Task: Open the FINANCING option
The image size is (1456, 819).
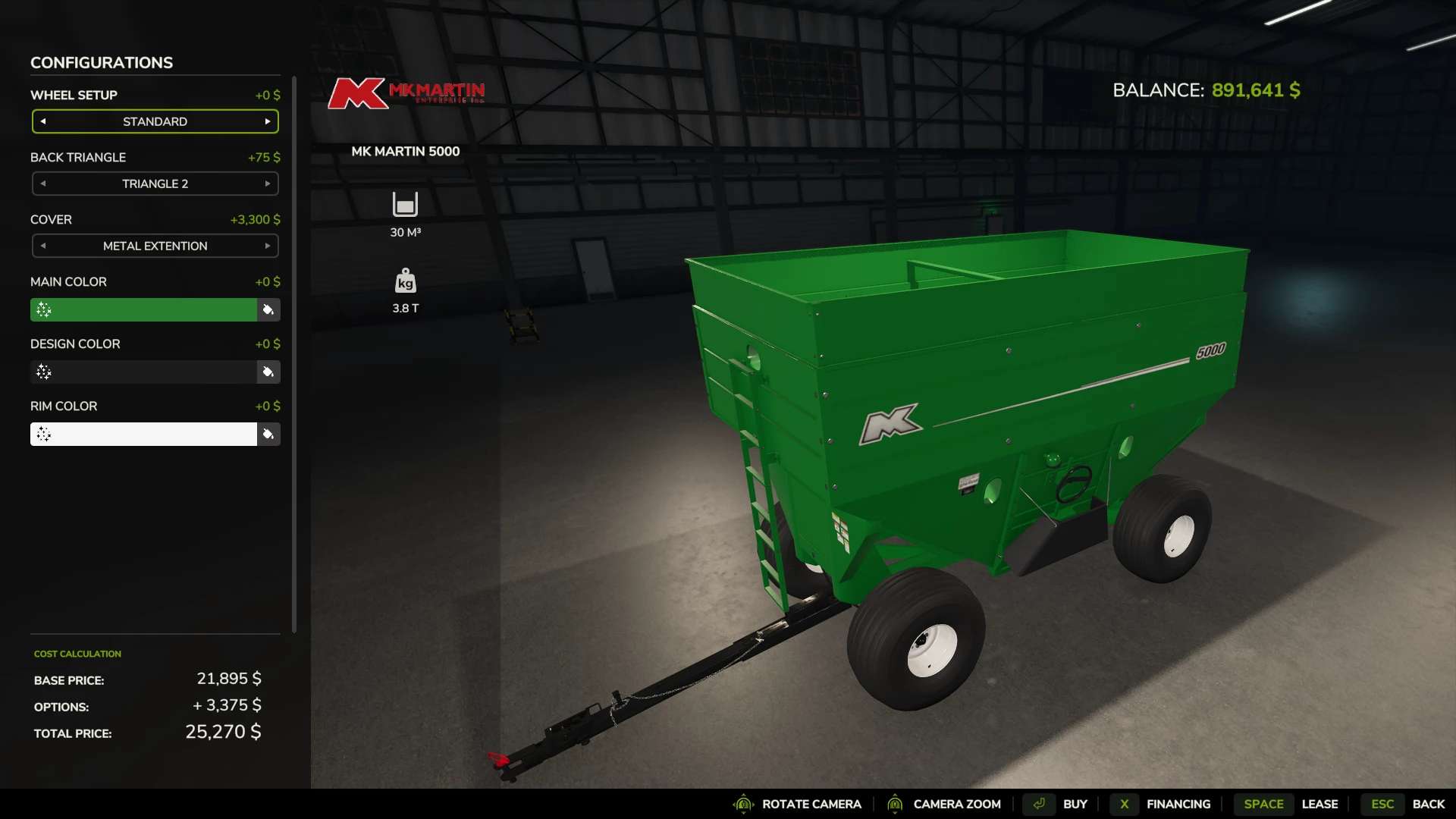Action: (x=1178, y=804)
